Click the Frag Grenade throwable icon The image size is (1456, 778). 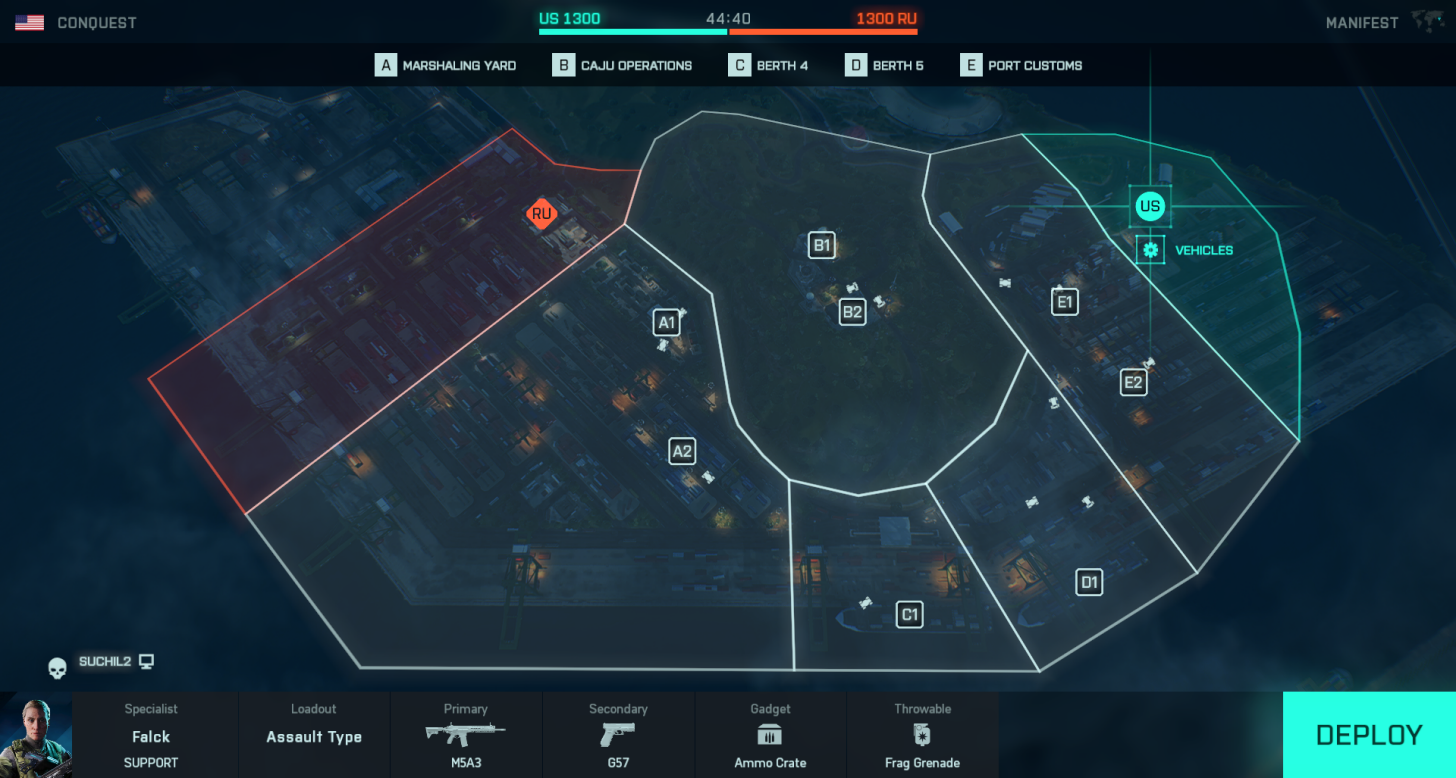[x=921, y=735]
